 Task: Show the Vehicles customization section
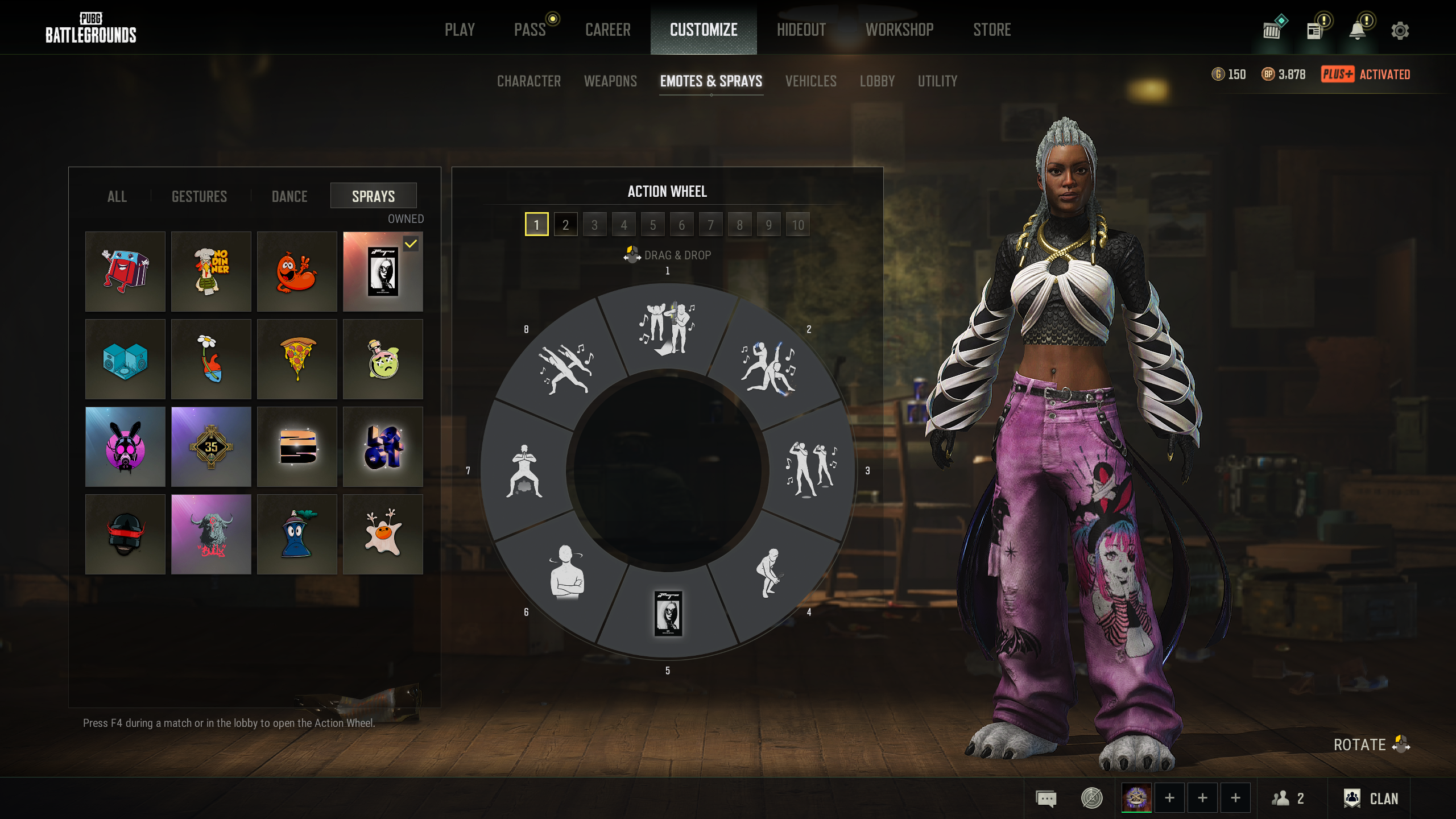tap(810, 81)
